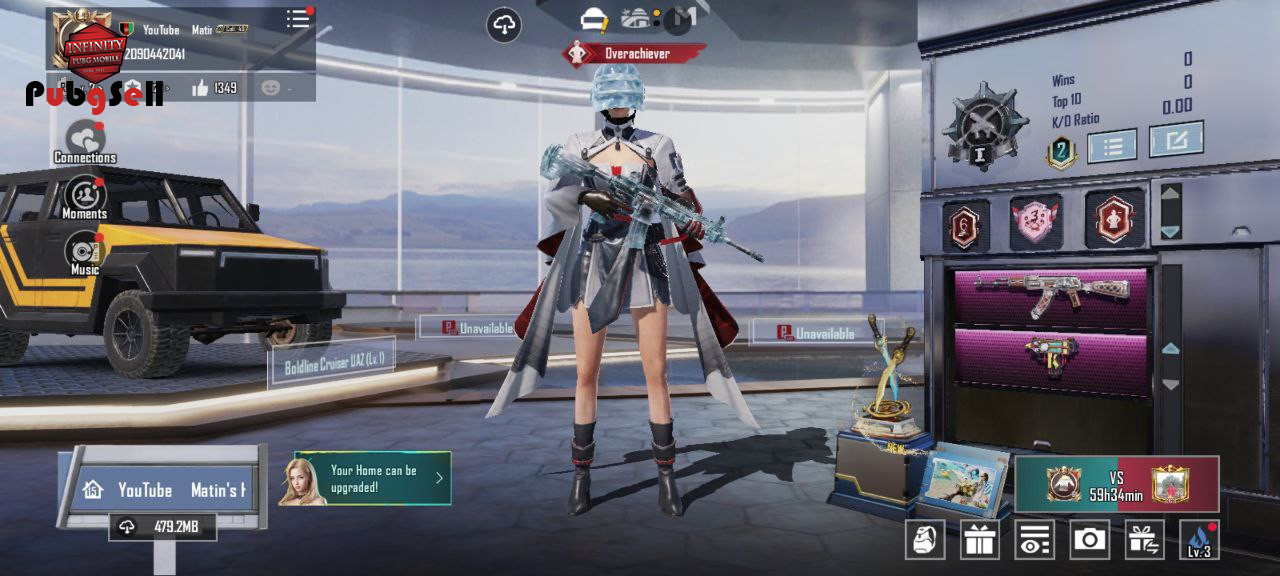Select the Overachiever title banner

coord(635,53)
